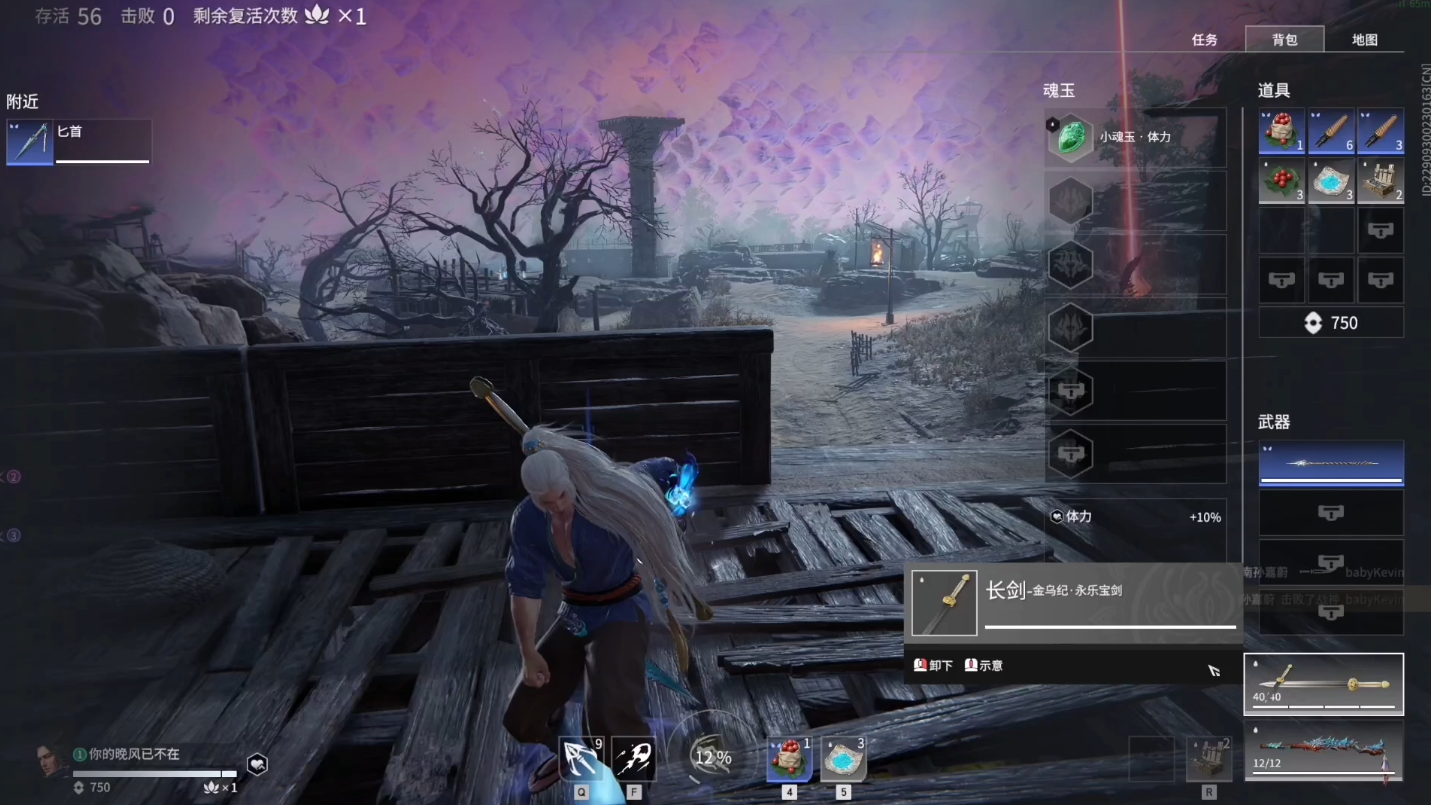Use the armor powder in hotbar slot 5
The width and height of the screenshot is (1431, 805).
coord(843,759)
